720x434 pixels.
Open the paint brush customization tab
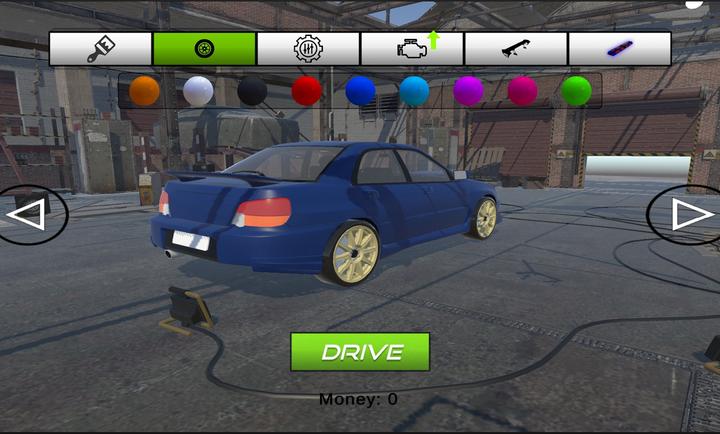(x=100, y=48)
